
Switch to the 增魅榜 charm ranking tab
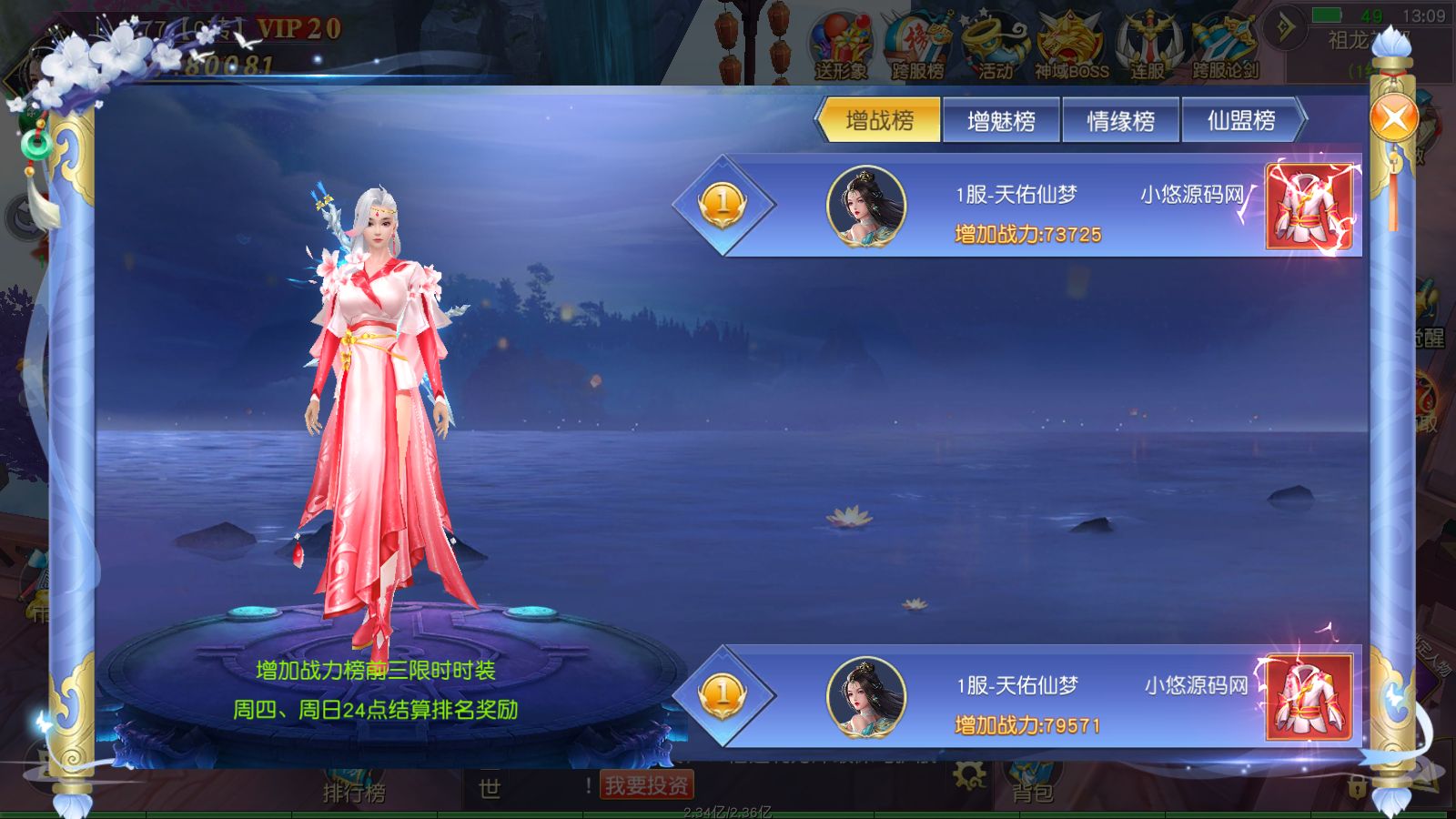click(999, 119)
